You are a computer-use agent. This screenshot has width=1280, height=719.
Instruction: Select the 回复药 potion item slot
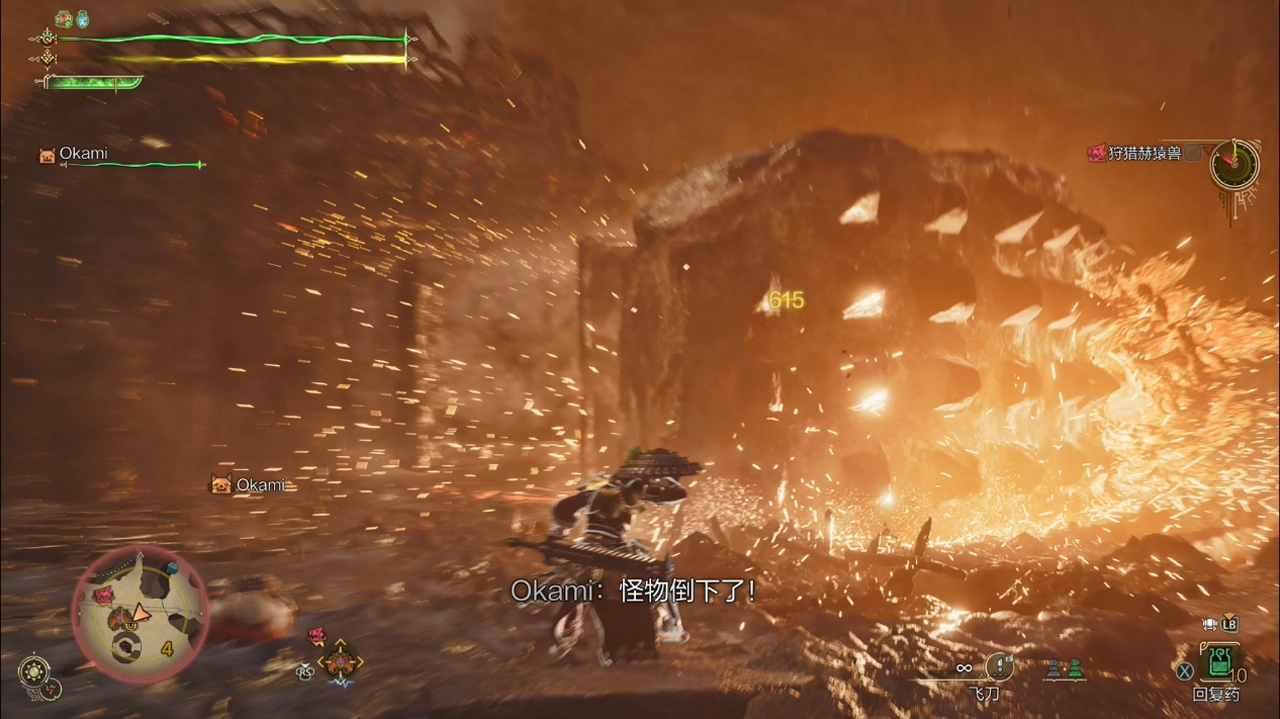(1220, 663)
